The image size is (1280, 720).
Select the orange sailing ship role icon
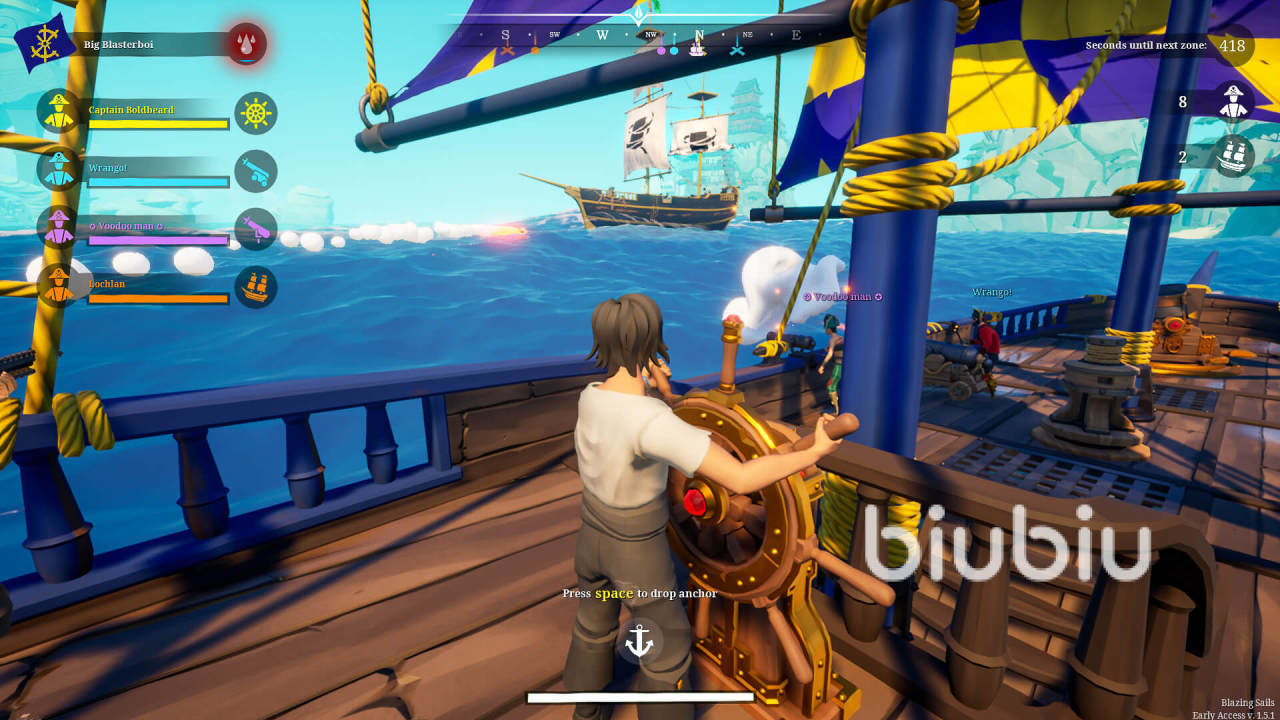pos(256,287)
